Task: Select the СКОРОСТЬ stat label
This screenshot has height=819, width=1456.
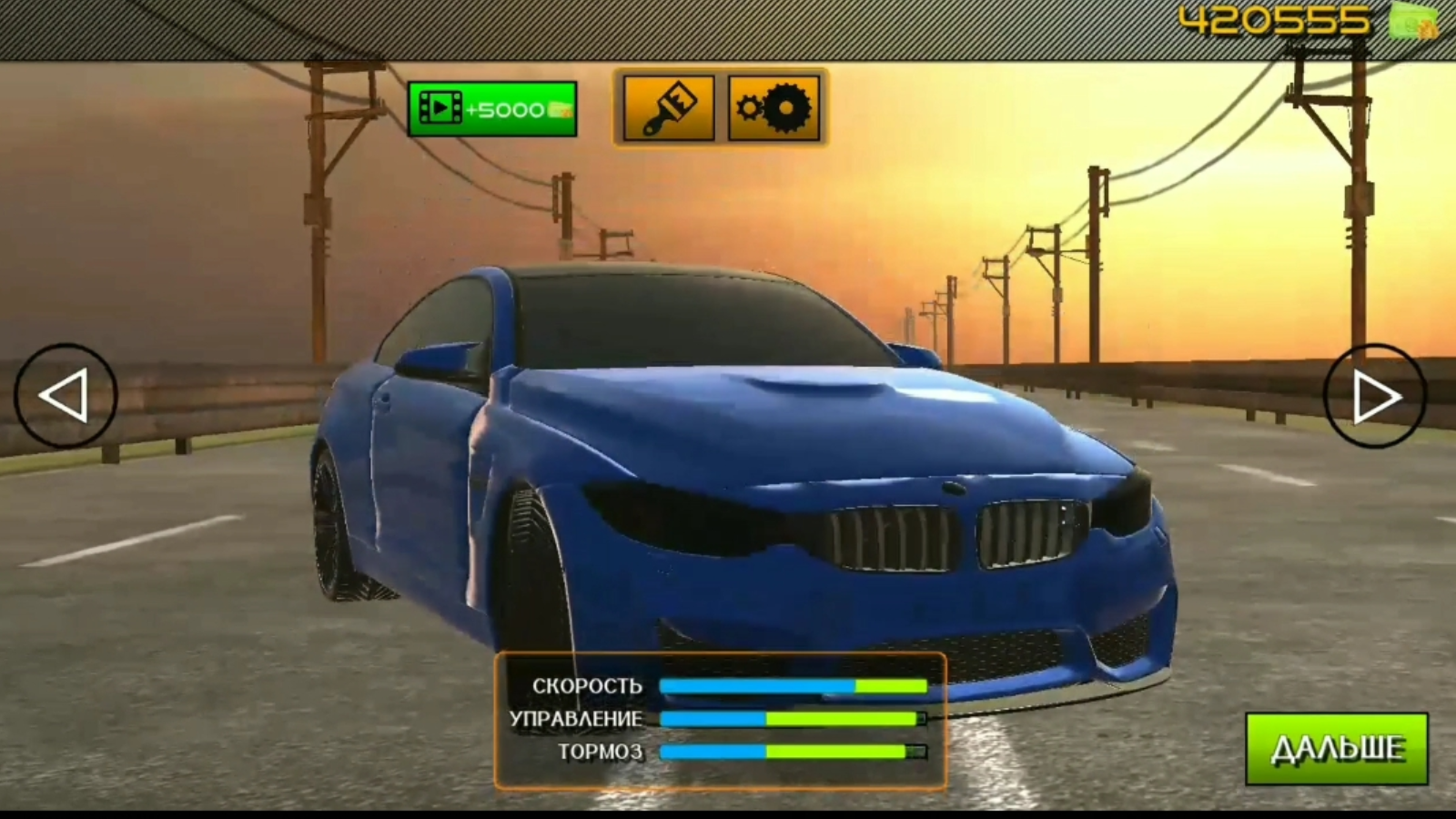Action: (588, 683)
